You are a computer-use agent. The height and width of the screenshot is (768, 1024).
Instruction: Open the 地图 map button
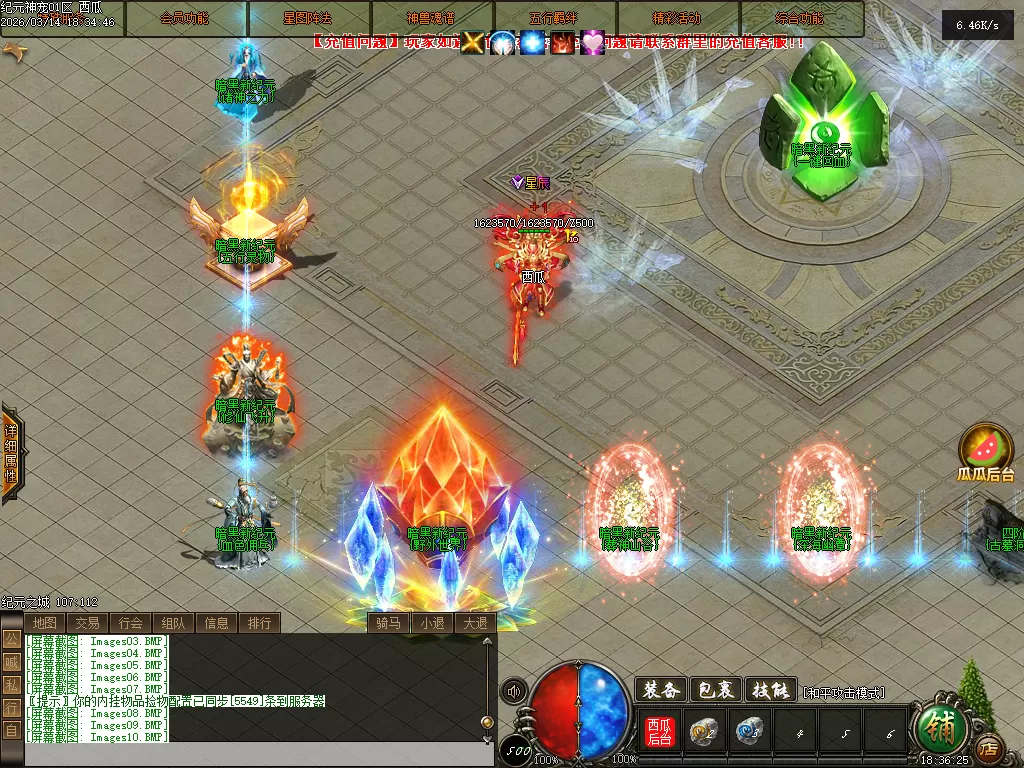(45, 623)
